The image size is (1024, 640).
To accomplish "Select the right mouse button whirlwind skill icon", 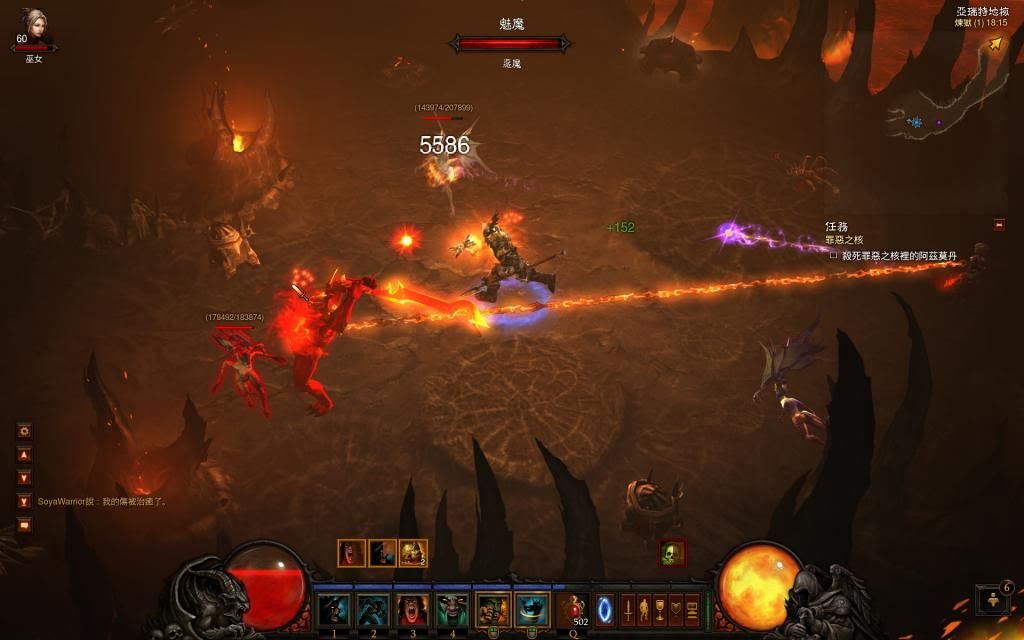I will [530, 608].
